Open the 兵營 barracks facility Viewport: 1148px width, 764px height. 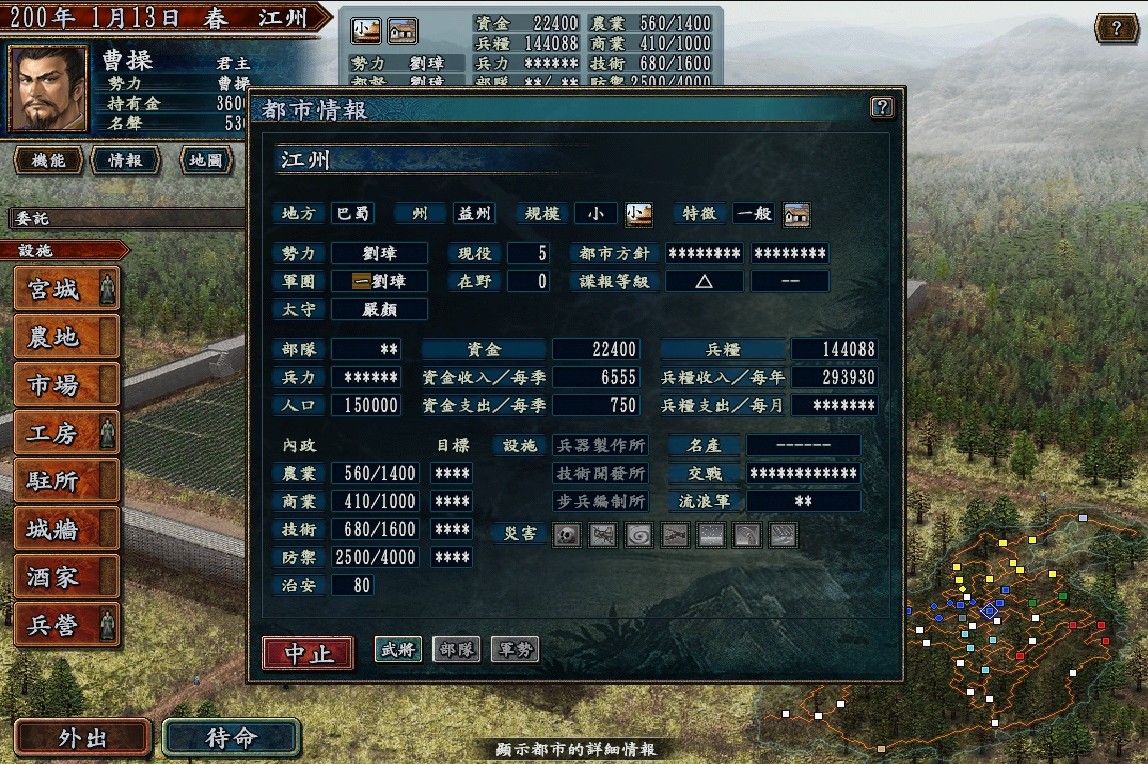(67, 626)
